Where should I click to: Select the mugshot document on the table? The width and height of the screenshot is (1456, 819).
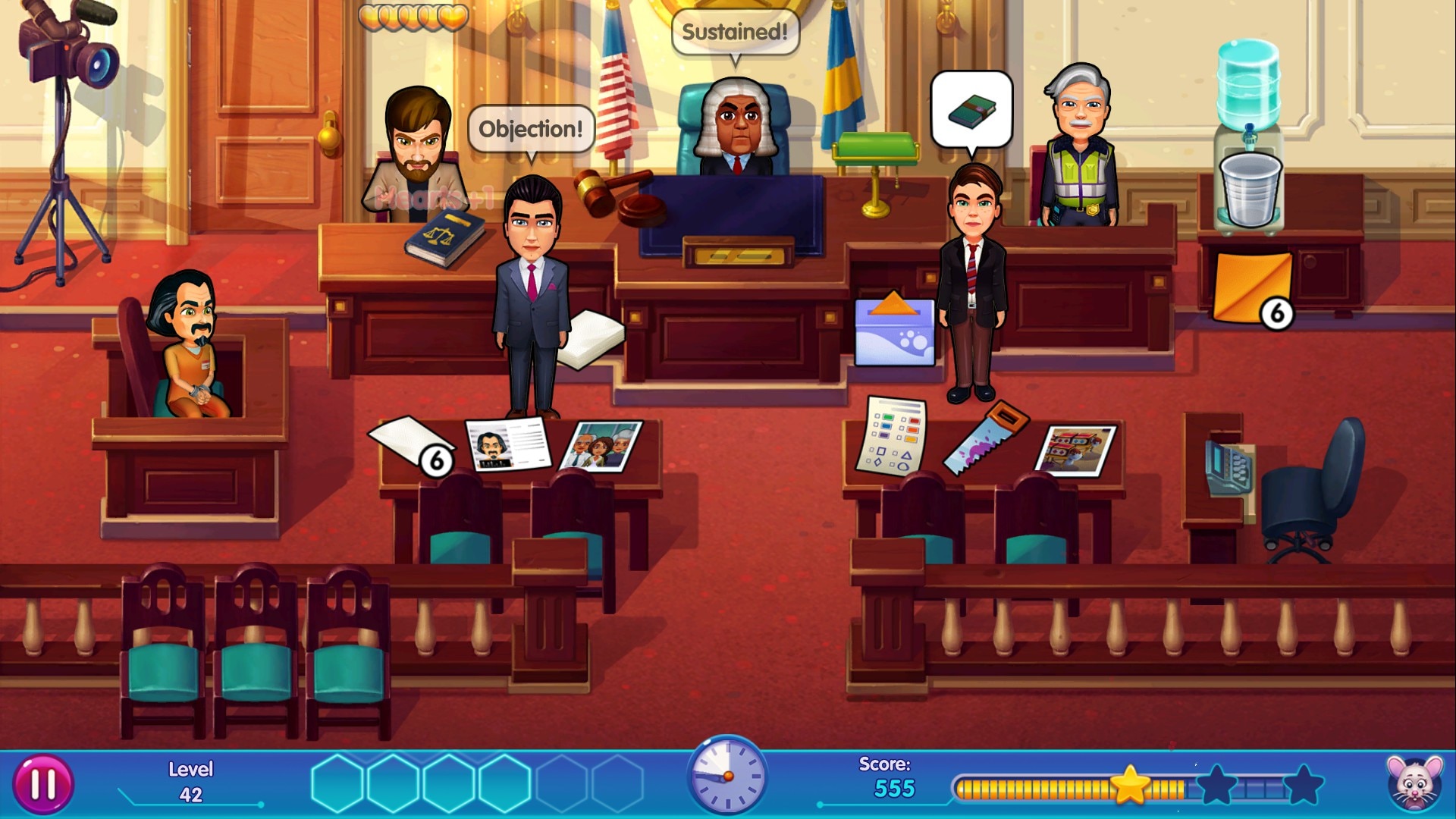[x=507, y=444]
